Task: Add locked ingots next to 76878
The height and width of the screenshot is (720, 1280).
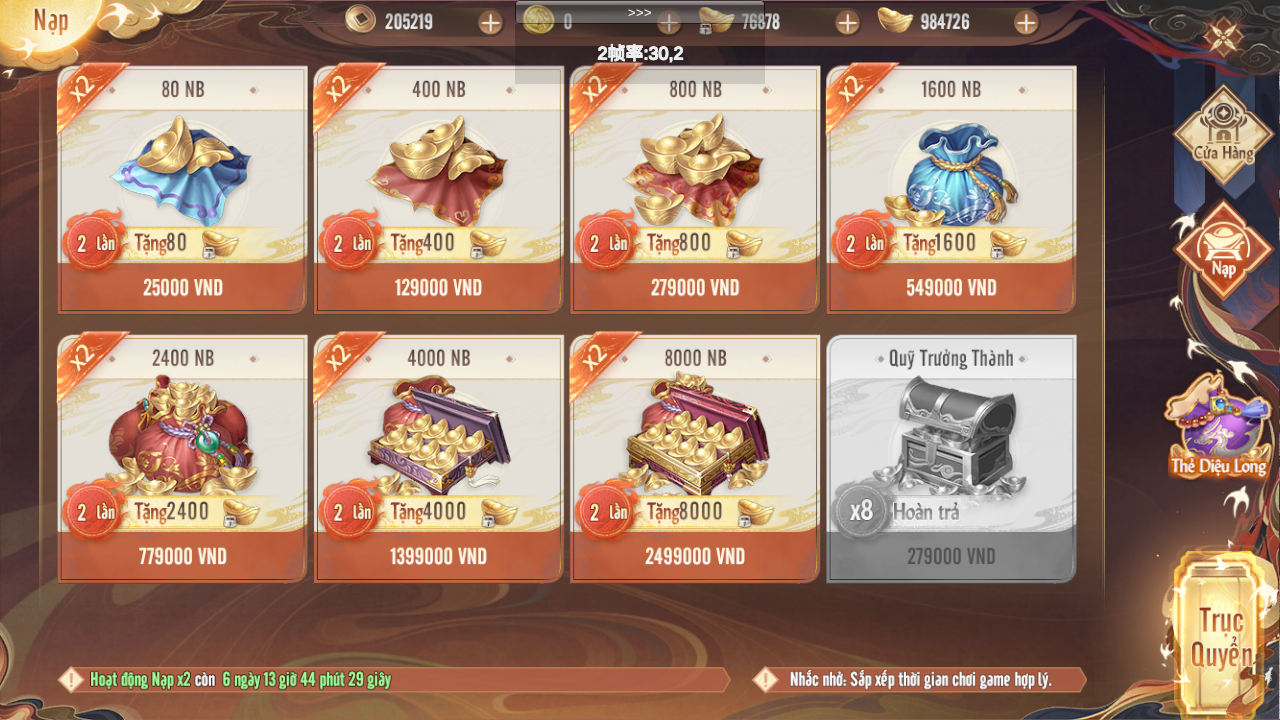Action: [x=847, y=22]
